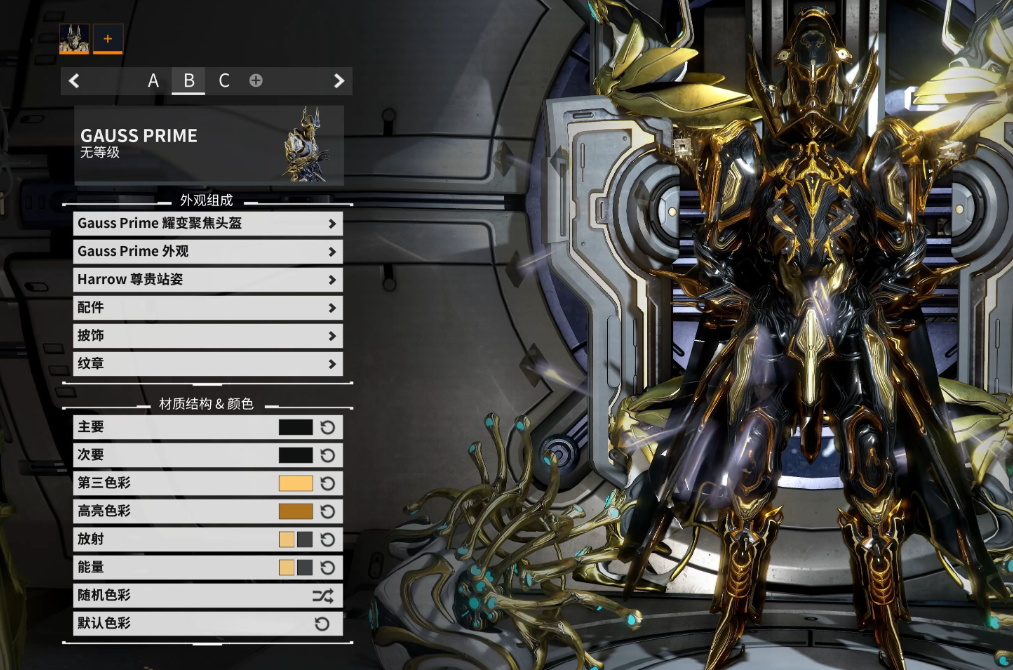Reset the 次要 secondary color
The image size is (1013, 670).
pos(328,455)
